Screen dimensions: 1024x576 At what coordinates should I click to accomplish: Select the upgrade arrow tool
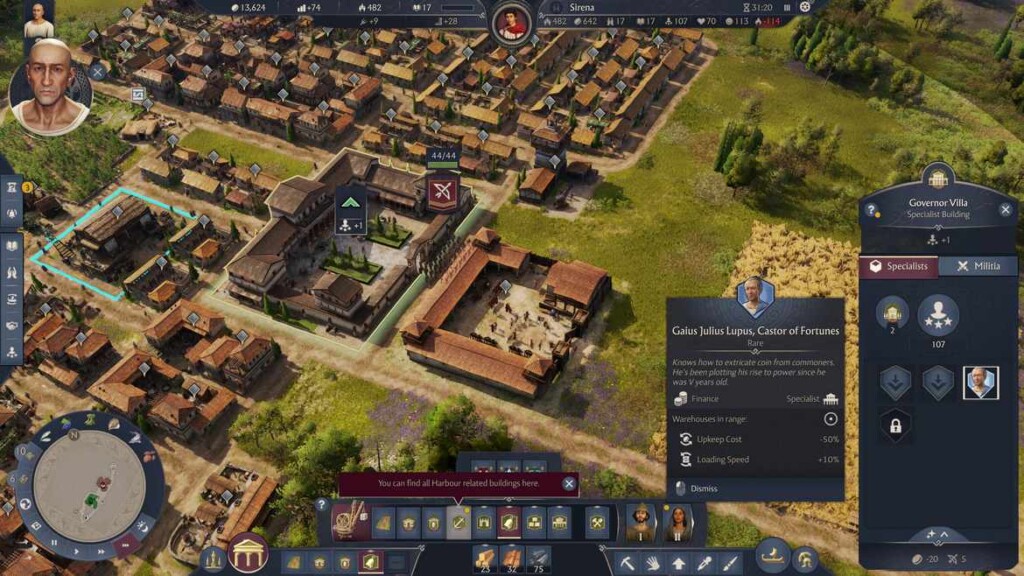679,562
